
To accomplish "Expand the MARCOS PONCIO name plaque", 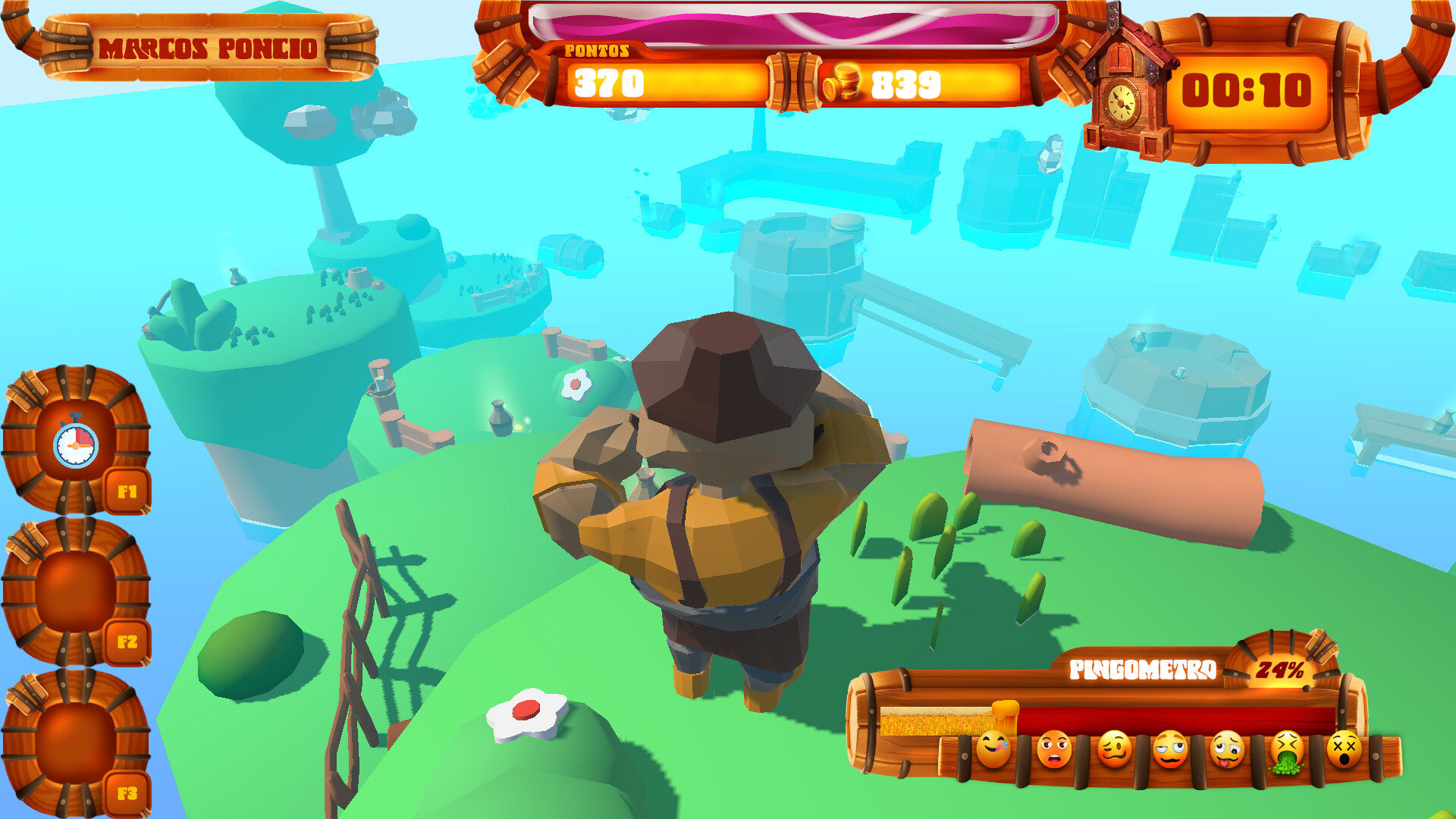I will coord(209,47).
